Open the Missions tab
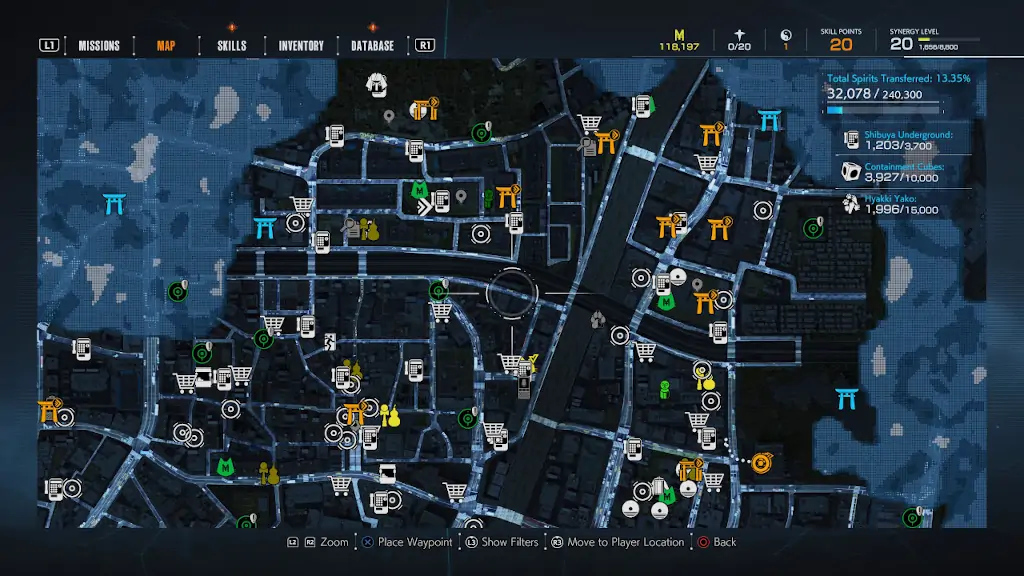Screen dimensions: 1024x576 point(99,46)
